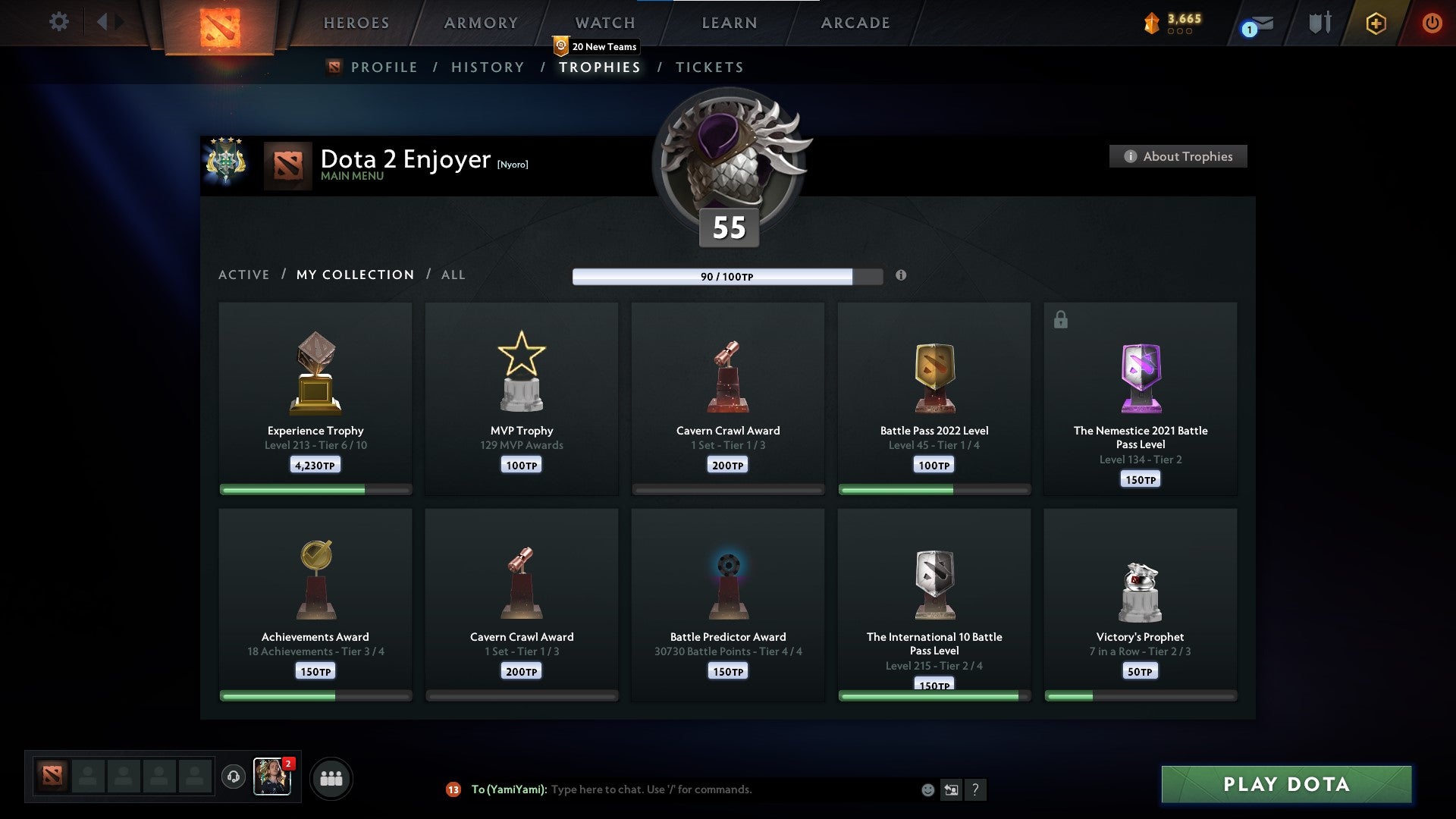The image size is (1456, 819).
Task: Select the armory shield-and-sword icon
Action: click(x=1319, y=23)
